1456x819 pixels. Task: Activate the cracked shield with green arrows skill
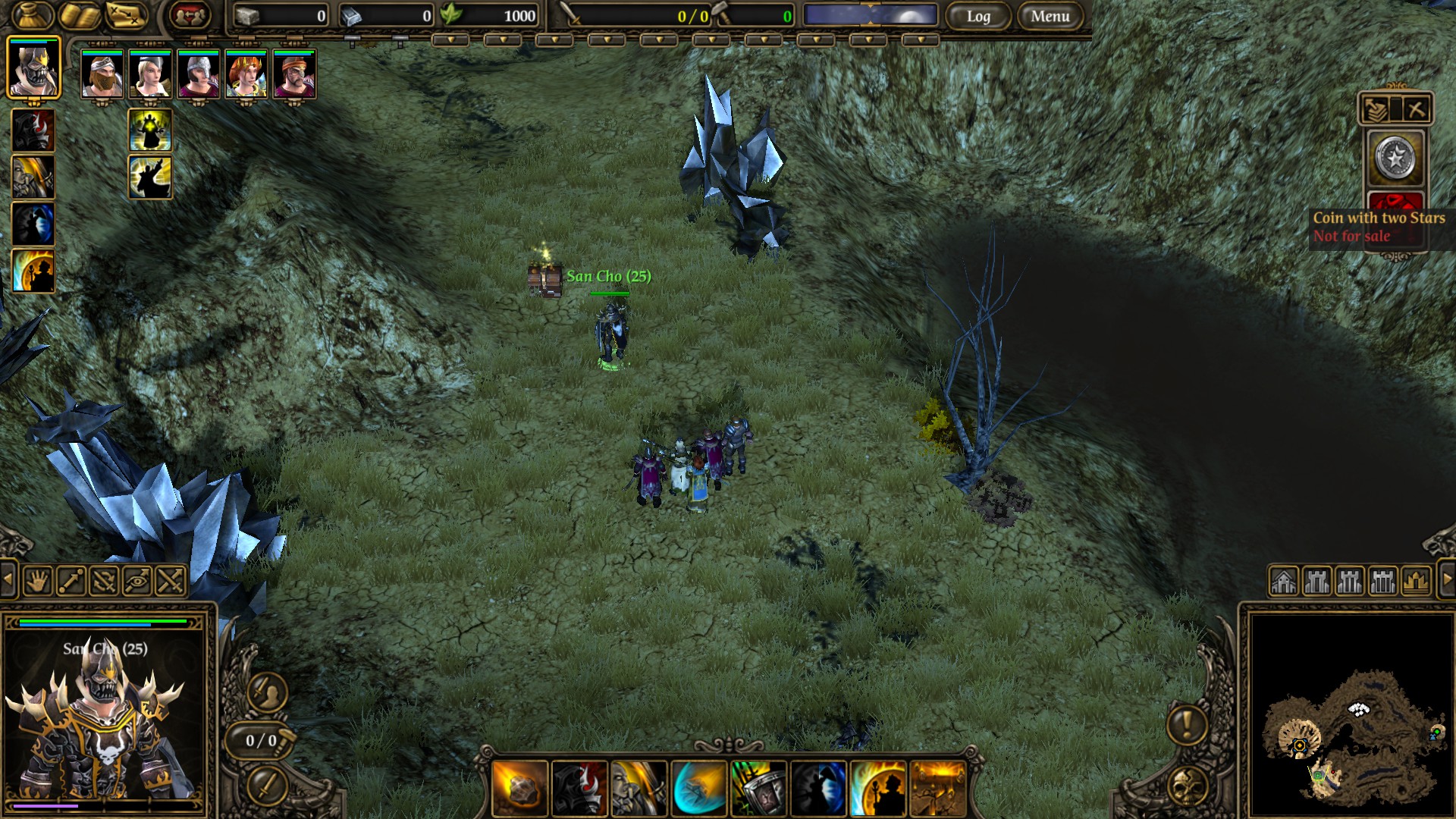(758, 789)
